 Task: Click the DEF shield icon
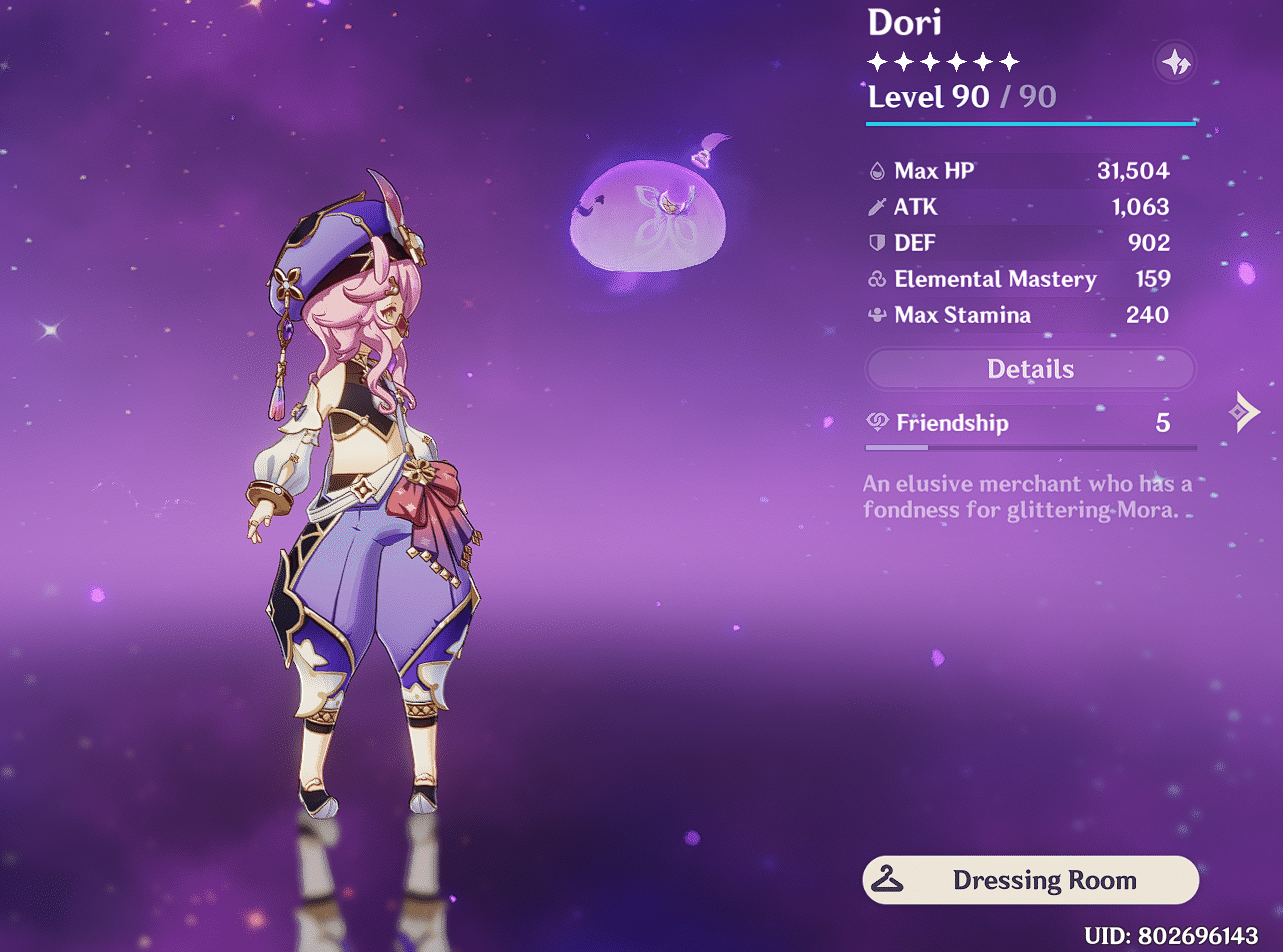[875, 243]
